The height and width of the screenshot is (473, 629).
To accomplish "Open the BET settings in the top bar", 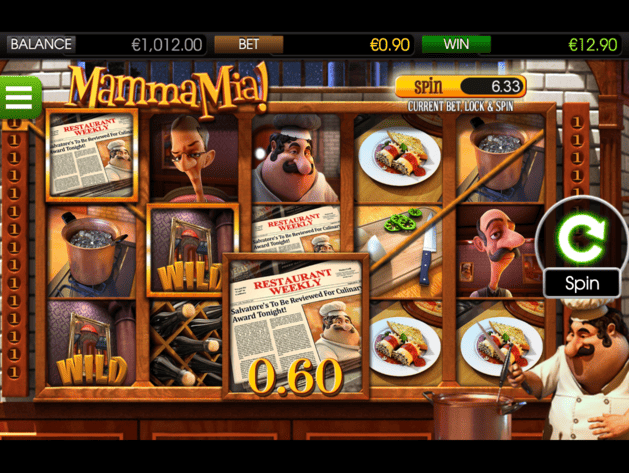I will 248,44.
